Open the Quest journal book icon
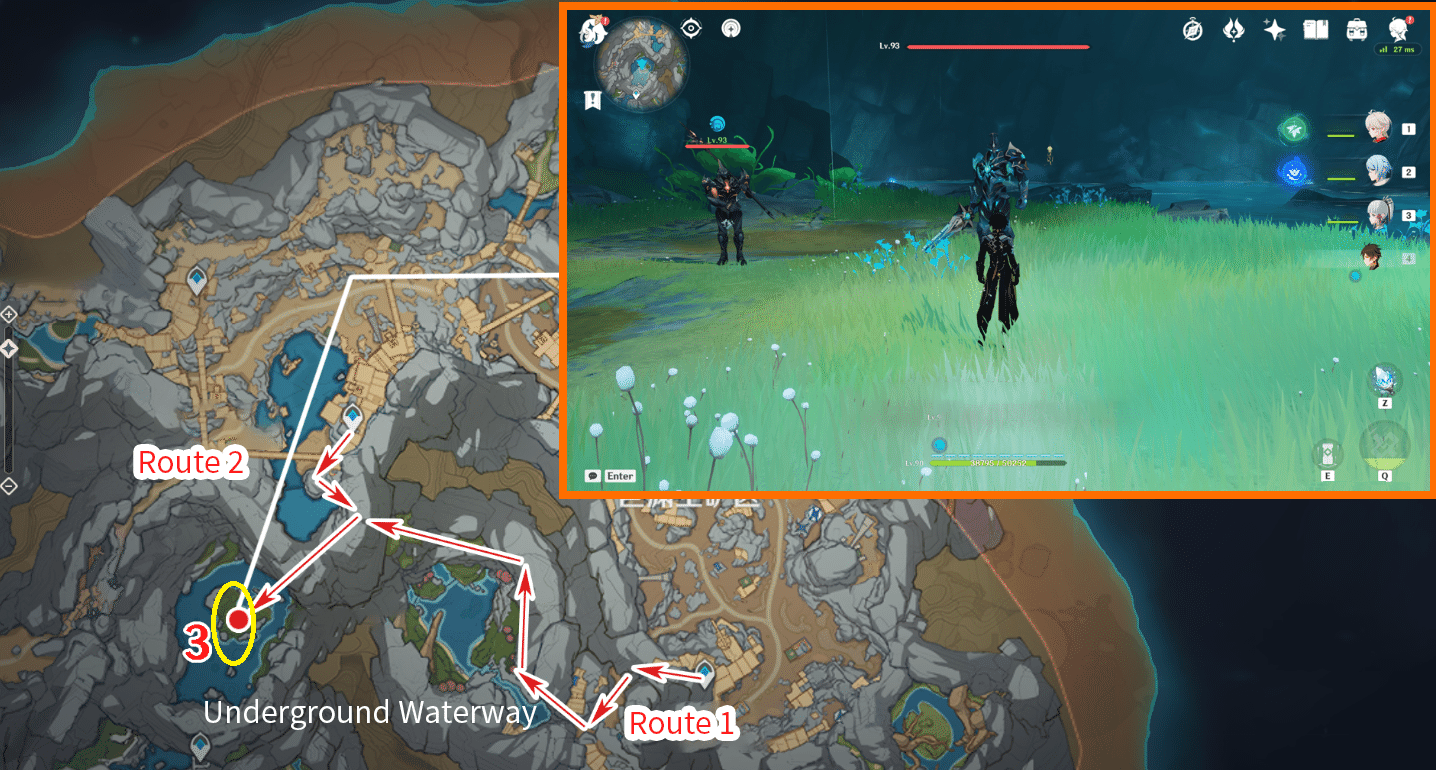1436x770 pixels. coord(1315,30)
